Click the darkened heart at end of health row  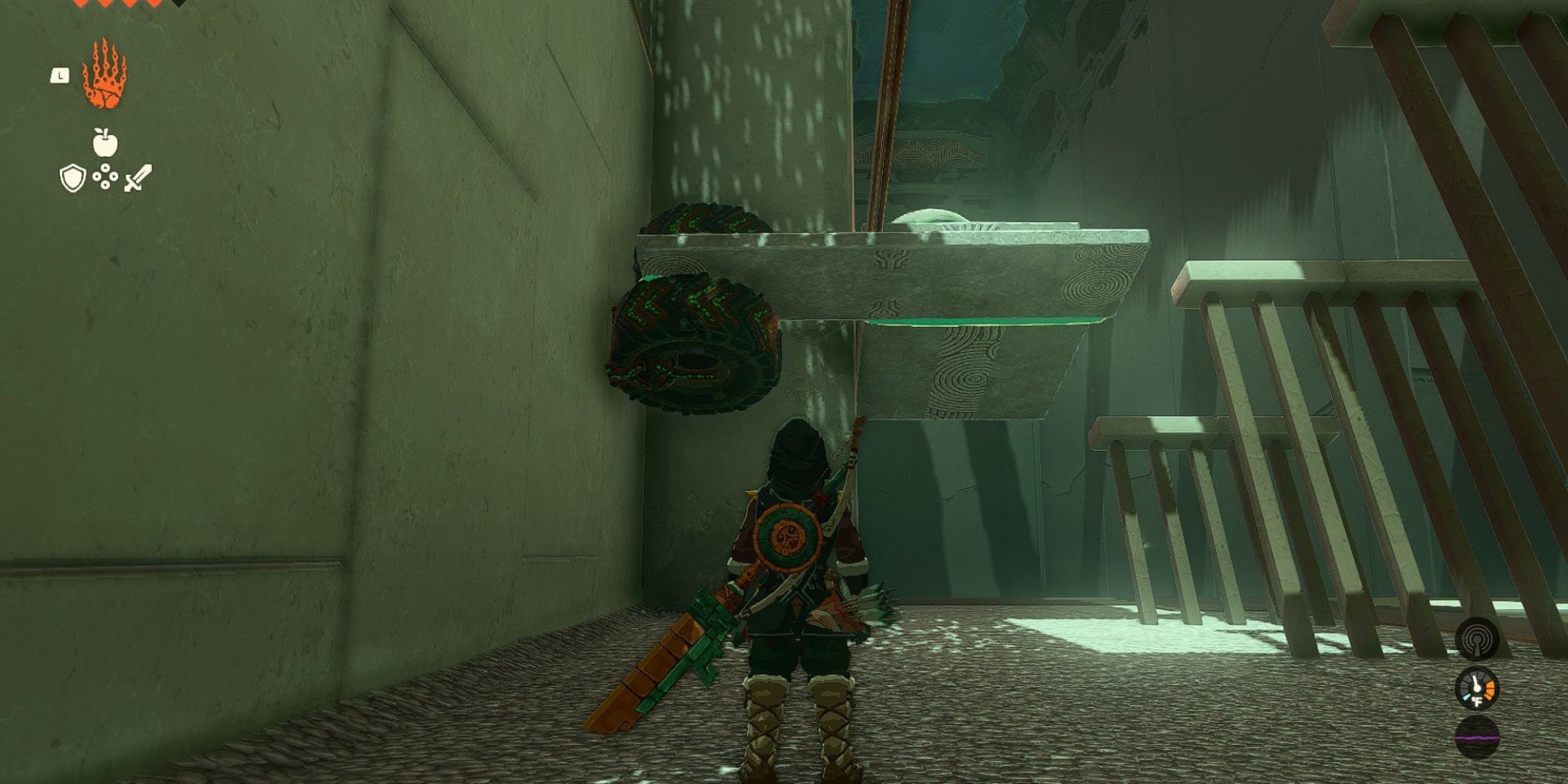tap(177, 5)
